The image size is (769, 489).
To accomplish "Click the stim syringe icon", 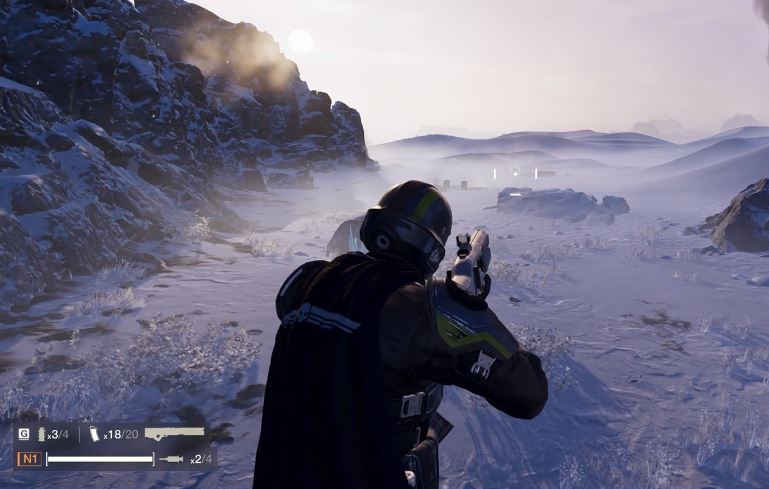I will (x=172, y=459).
